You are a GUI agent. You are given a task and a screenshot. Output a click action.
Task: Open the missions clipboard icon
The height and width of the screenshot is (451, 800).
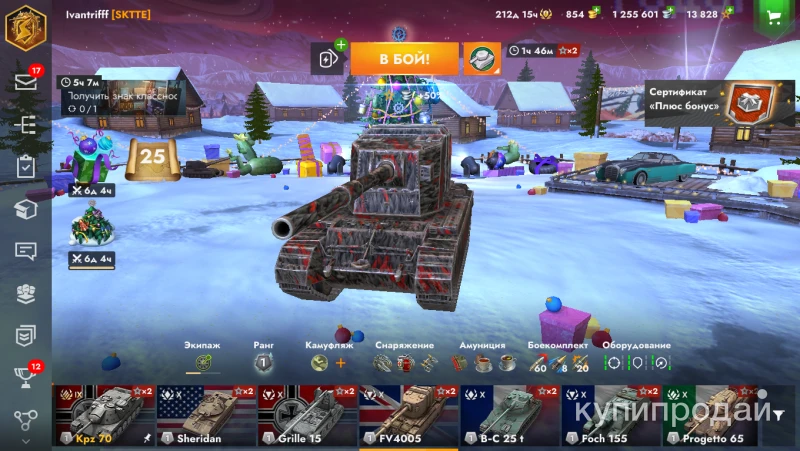pos(26,167)
